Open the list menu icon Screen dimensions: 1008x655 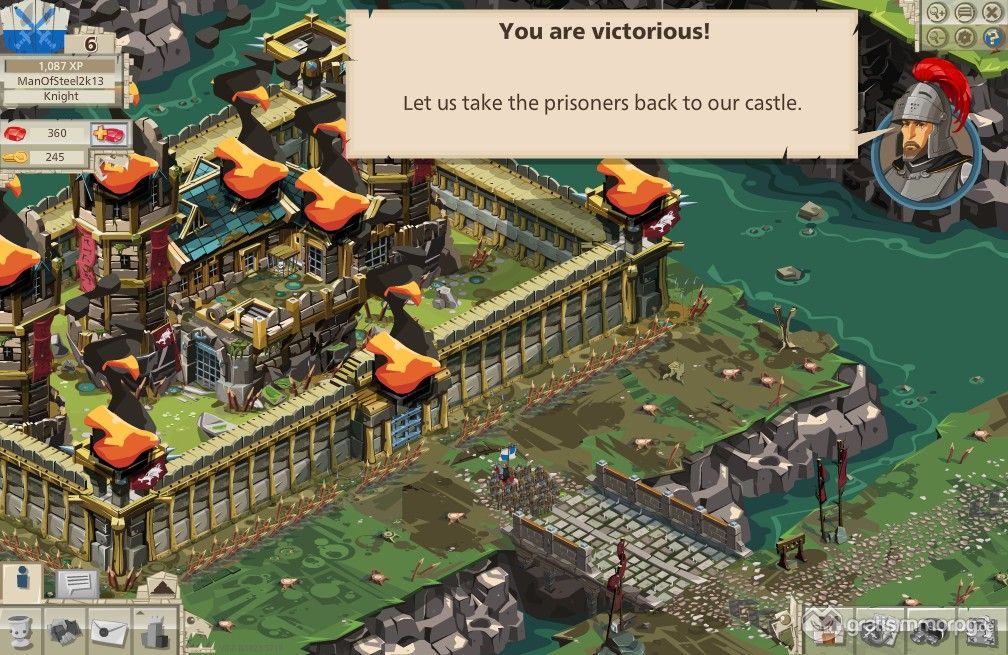point(965,13)
